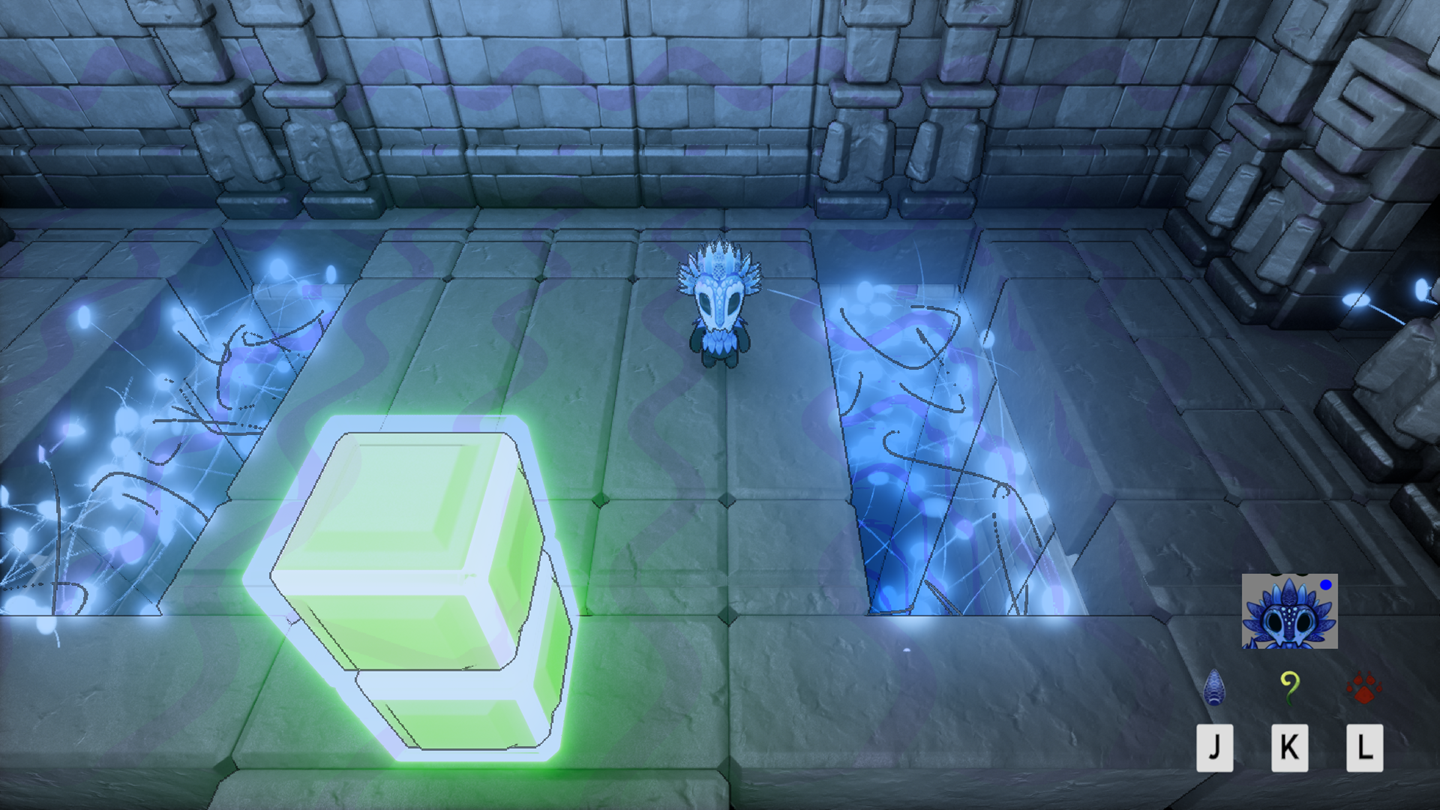Click the character portrait thumbnail
The width and height of the screenshot is (1440, 810).
(x=1288, y=611)
